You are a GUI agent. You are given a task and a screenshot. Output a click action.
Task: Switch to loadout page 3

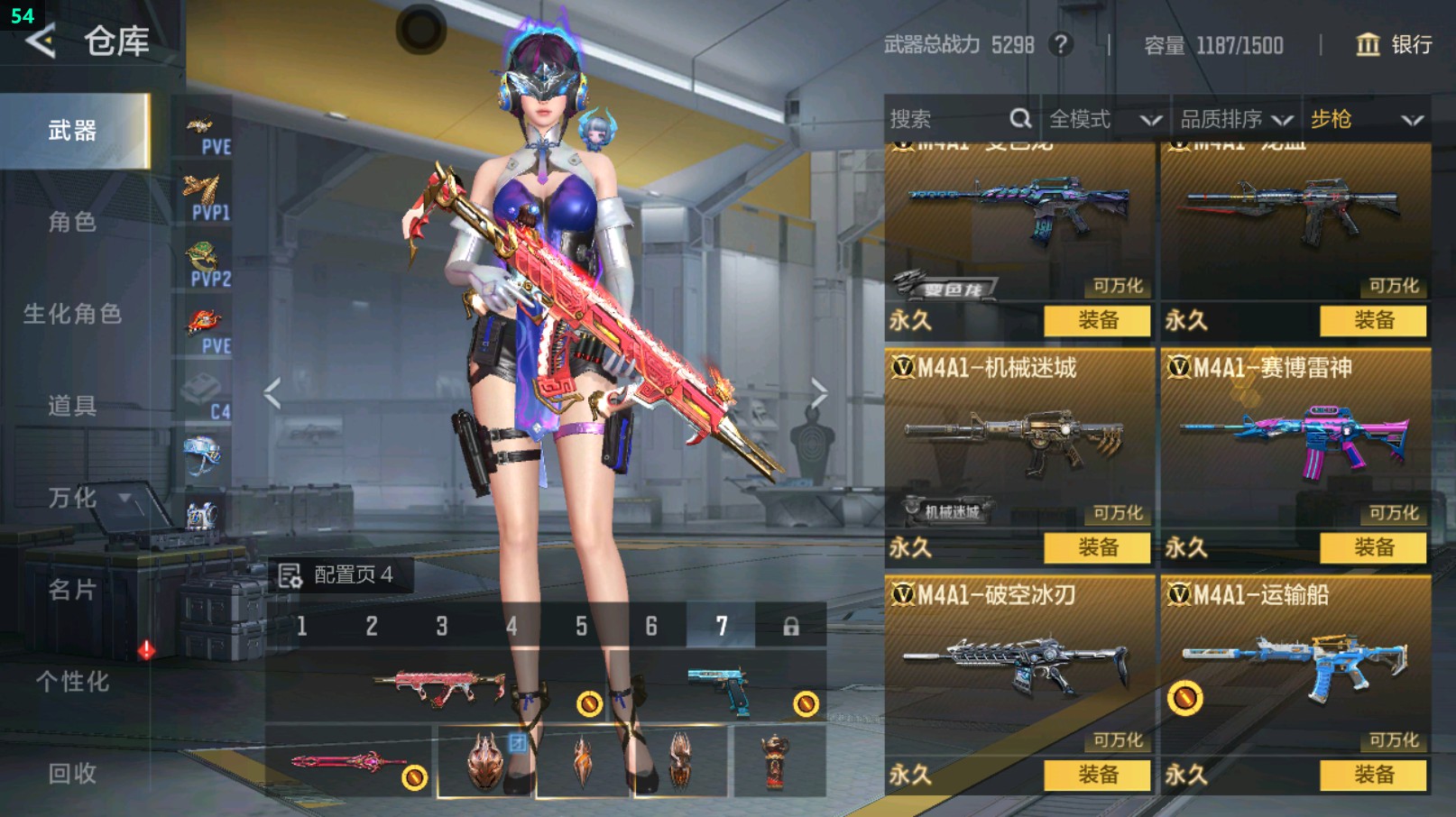click(x=442, y=626)
